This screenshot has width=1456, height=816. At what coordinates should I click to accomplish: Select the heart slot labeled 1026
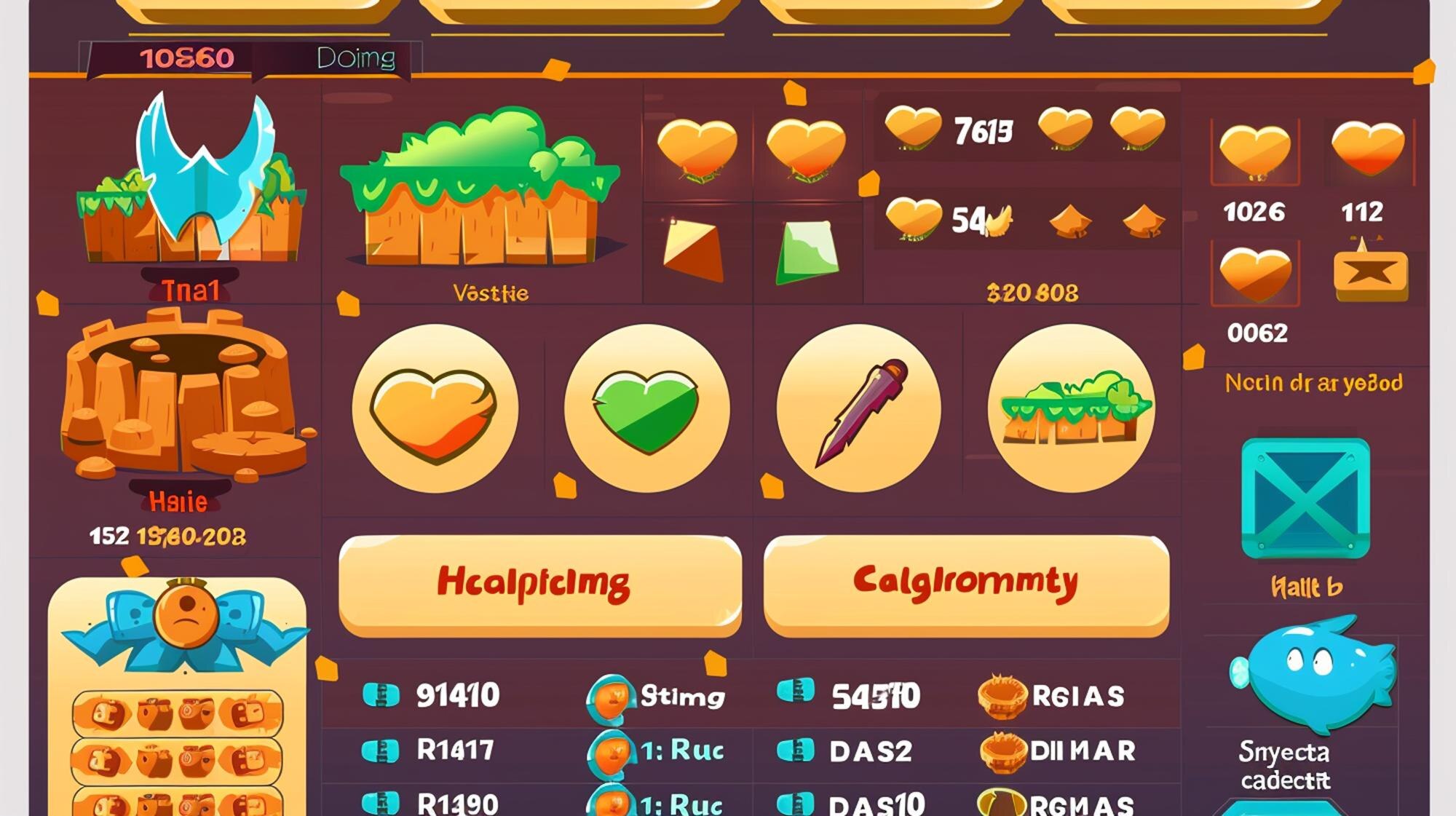pyautogui.click(x=1254, y=154)
